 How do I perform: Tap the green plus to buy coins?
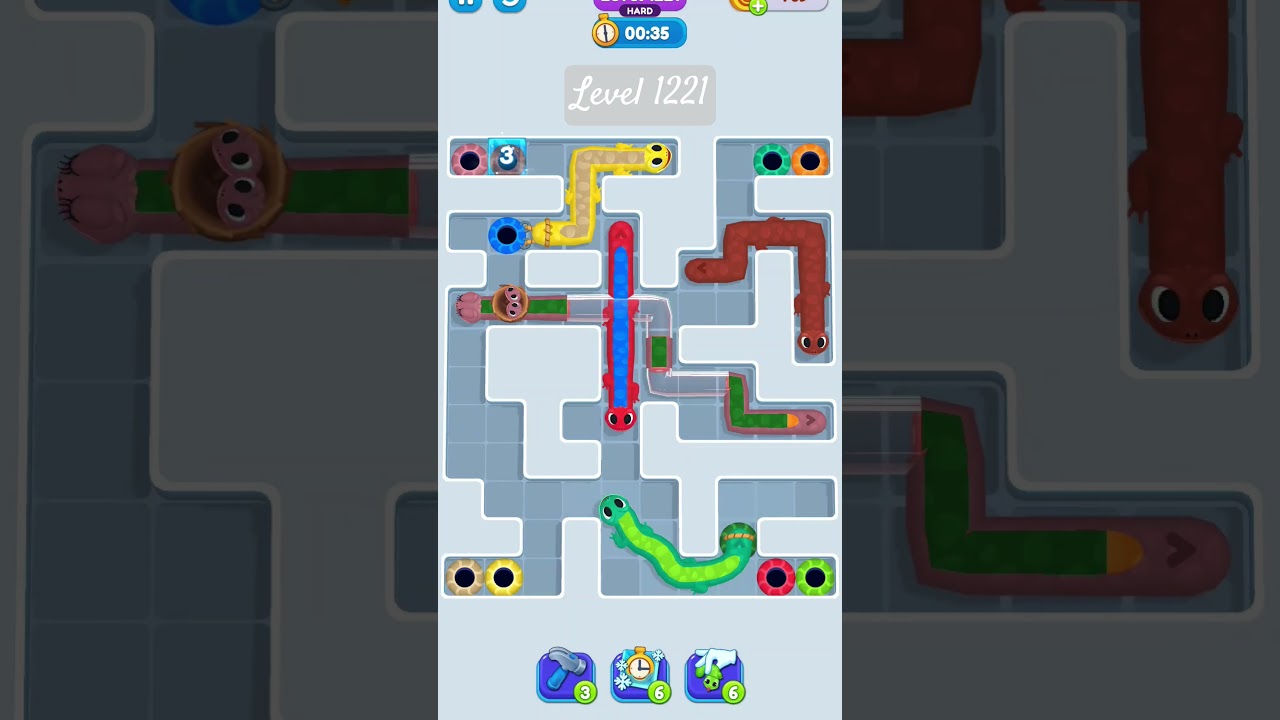759,4
